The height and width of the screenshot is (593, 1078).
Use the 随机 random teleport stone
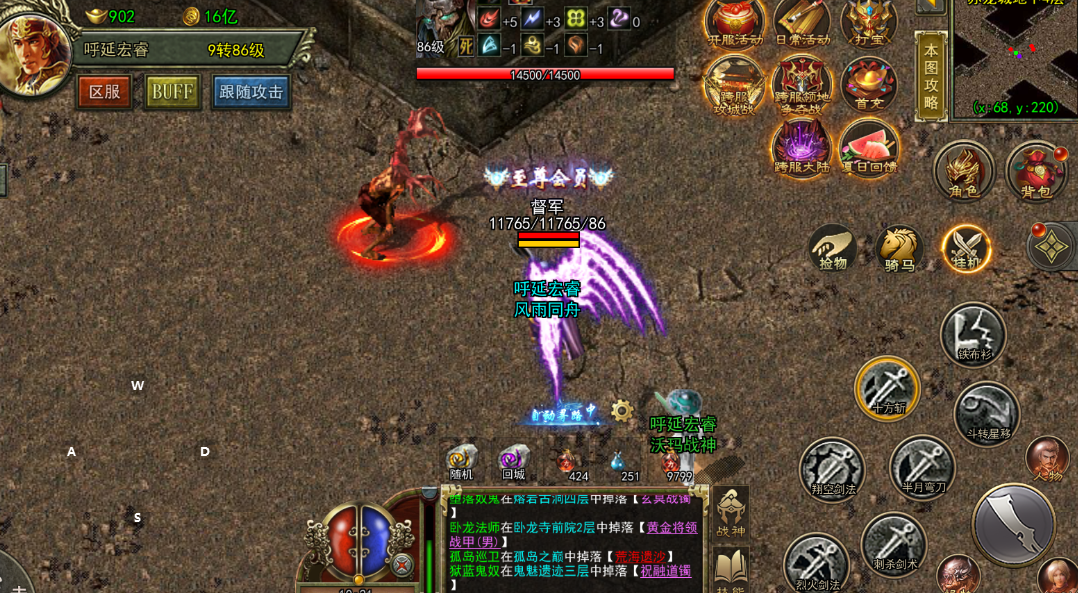pos(462,461)
